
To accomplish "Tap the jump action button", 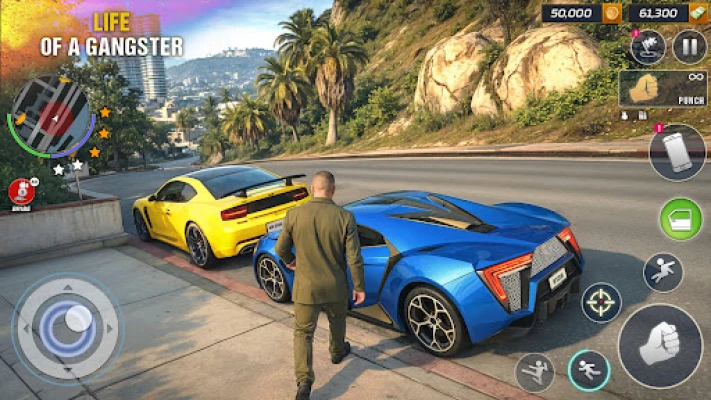I will pyautogui.click(x=663, y=272).
